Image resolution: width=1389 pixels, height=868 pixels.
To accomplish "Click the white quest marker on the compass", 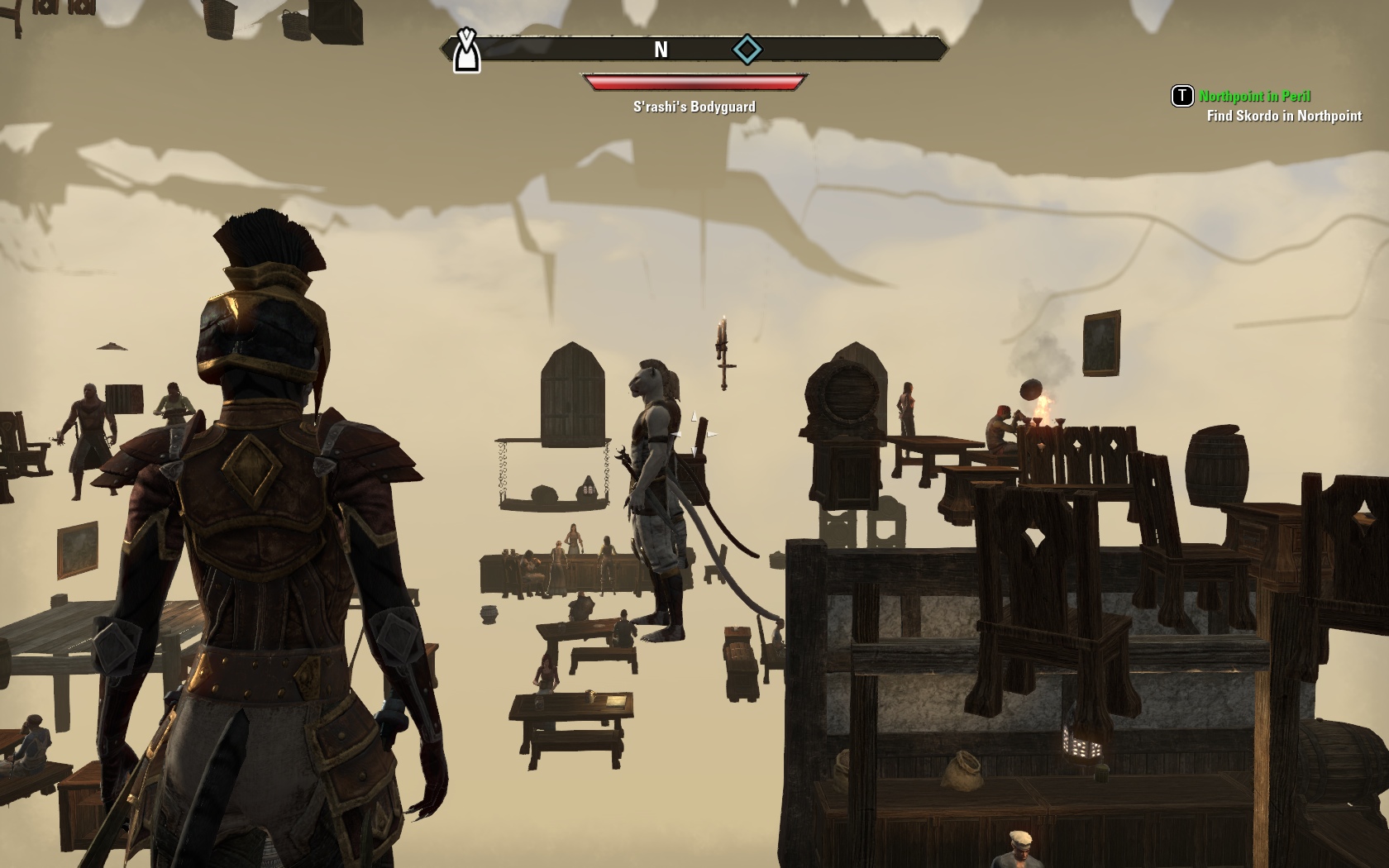I will [467, 51].
